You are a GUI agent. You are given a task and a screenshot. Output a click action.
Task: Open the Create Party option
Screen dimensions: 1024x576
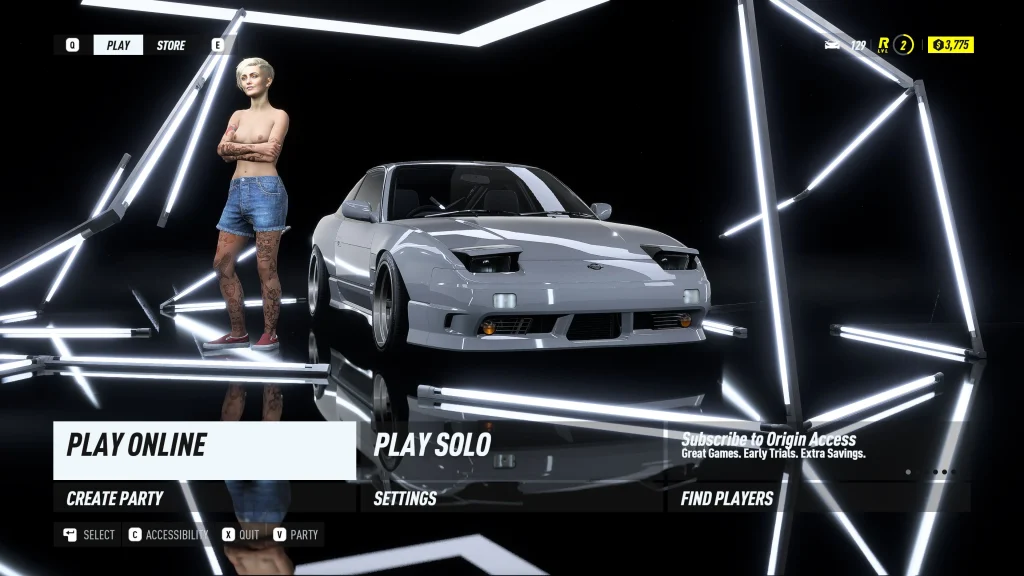tap(204, 498)
